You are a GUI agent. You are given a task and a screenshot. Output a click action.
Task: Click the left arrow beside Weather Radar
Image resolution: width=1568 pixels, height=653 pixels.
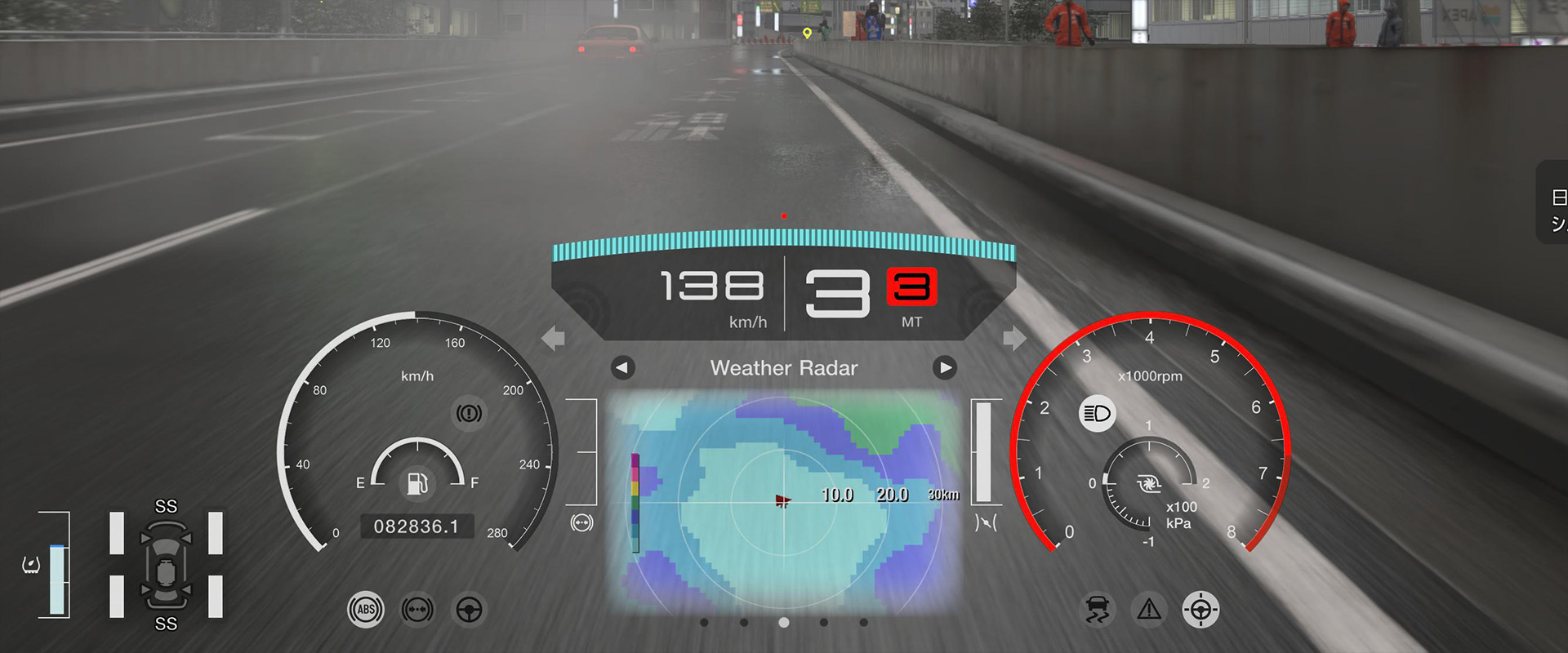coord(622,368)
